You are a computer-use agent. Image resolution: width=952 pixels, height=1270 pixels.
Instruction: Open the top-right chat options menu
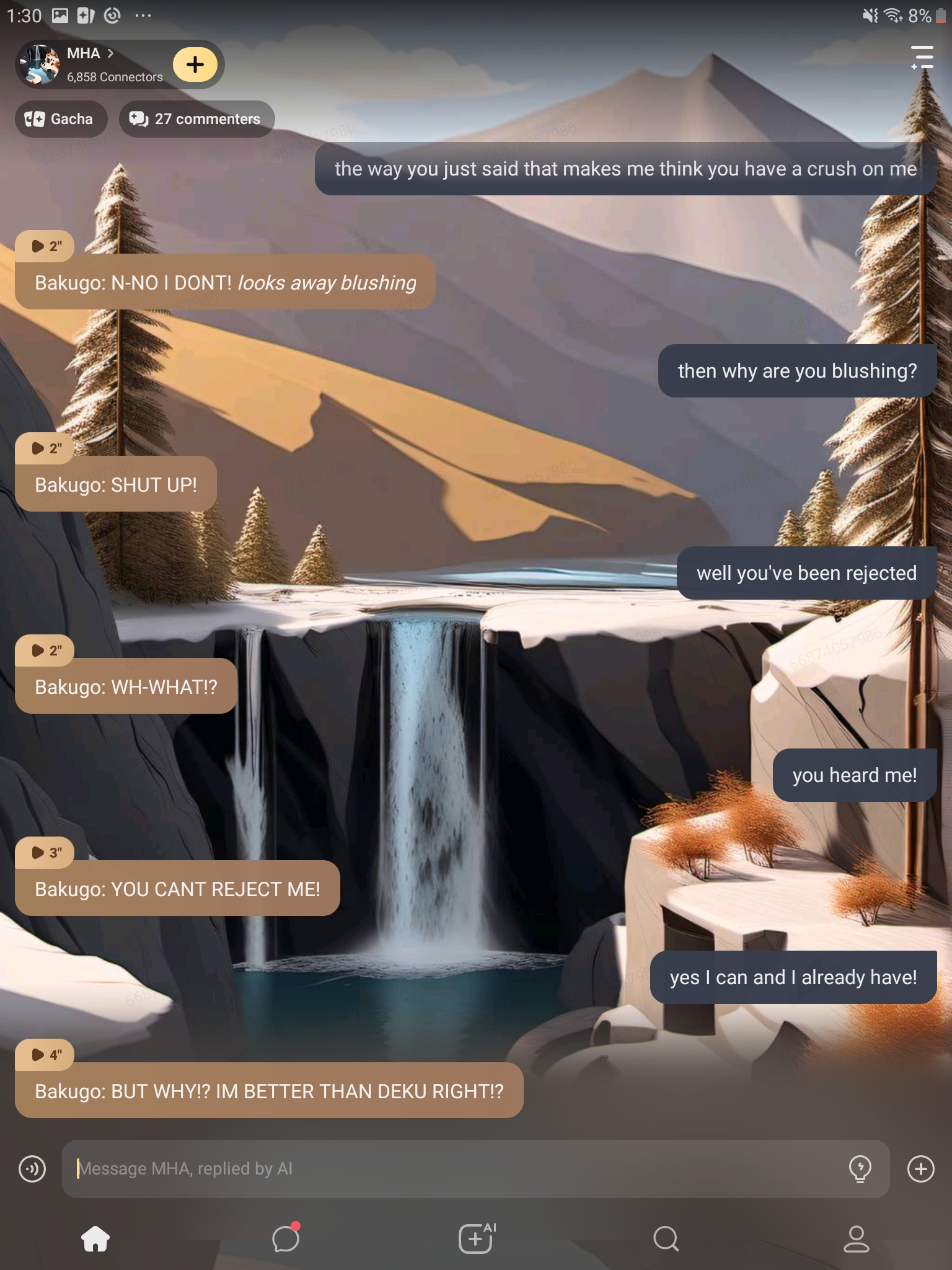(922, 57)
